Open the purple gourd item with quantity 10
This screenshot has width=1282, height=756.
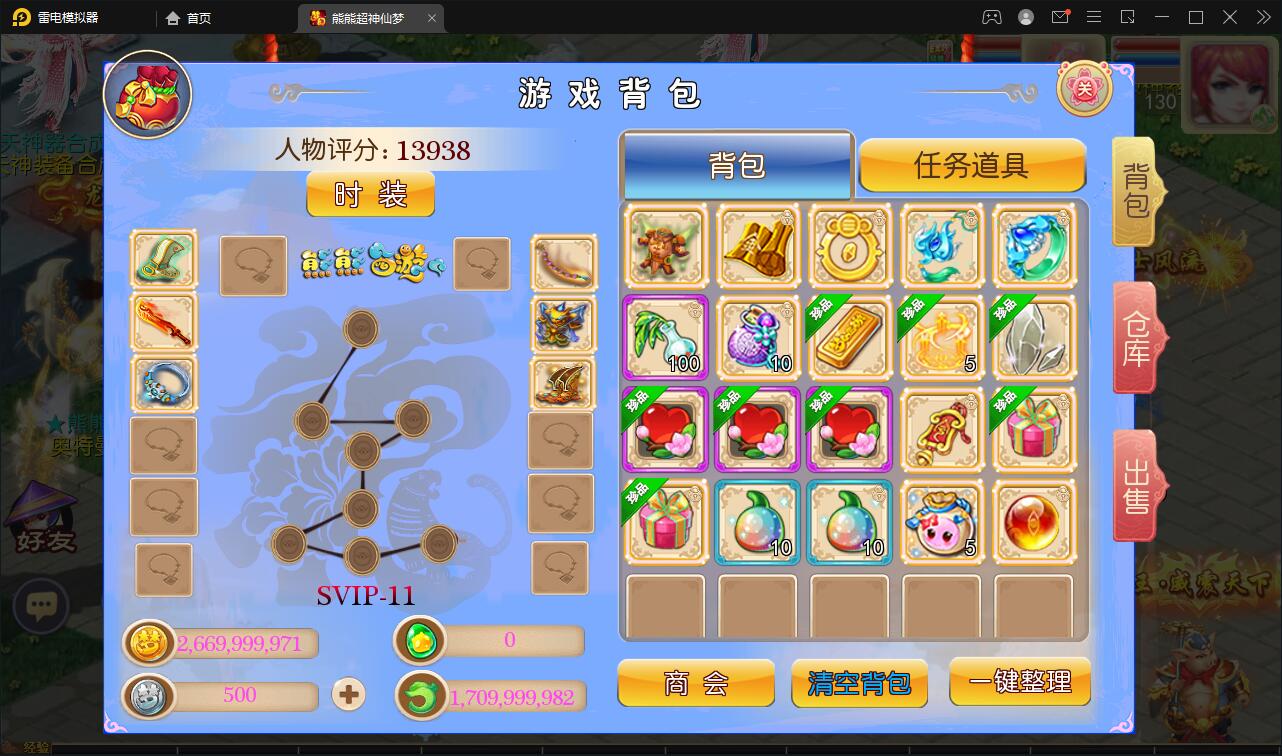point(757,336)
